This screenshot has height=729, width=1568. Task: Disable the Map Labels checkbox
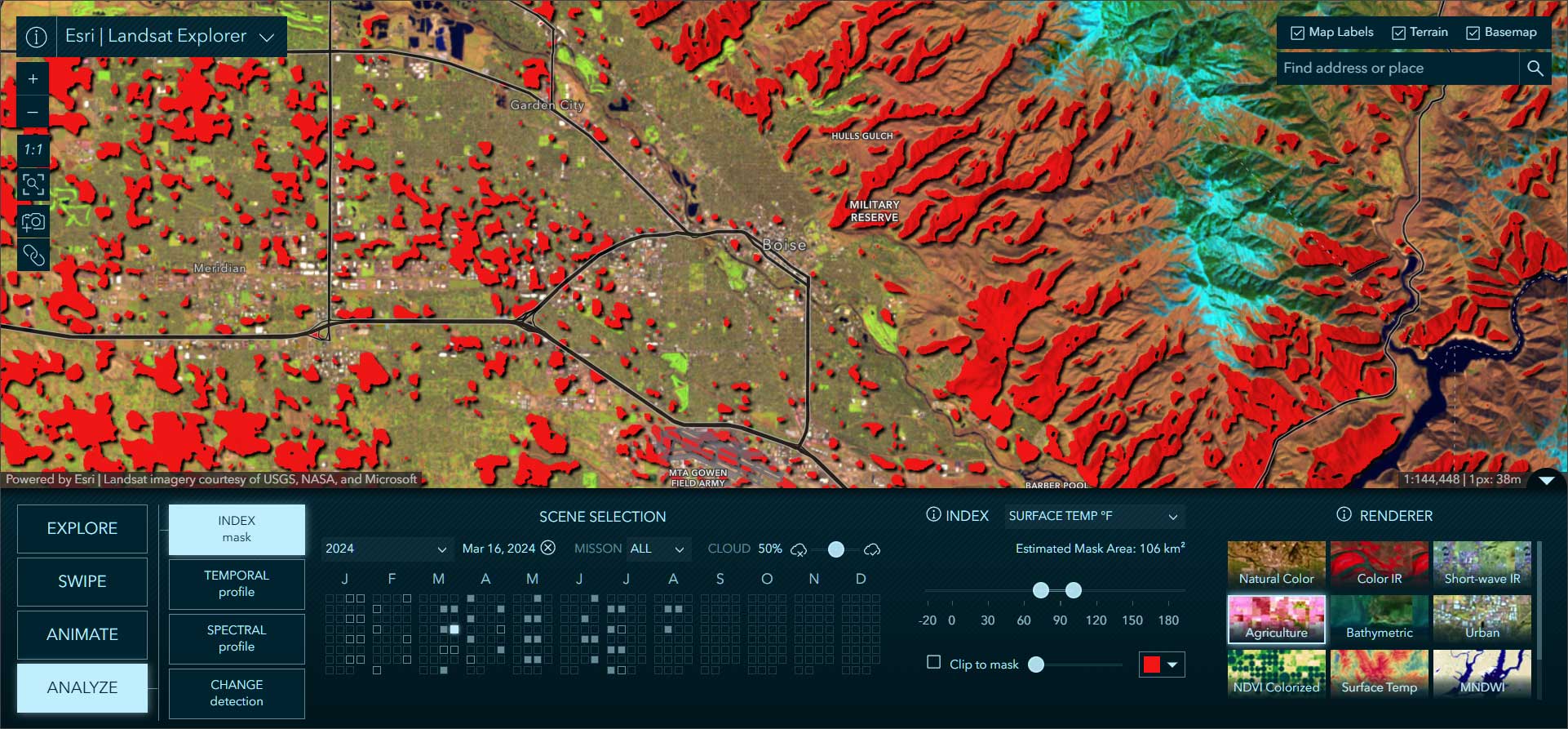tap(1297, 32)
